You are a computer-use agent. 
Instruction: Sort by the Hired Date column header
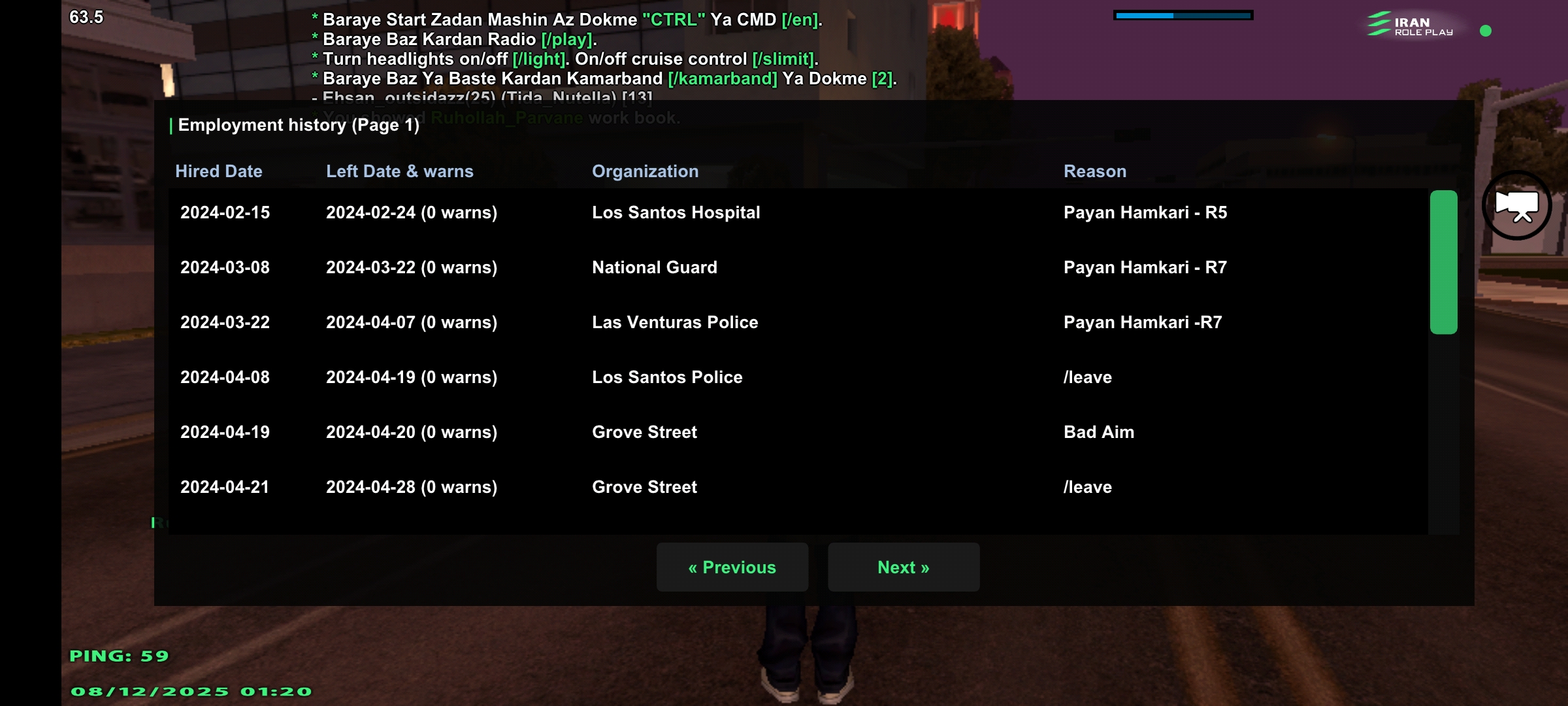(x=218, y=171)
